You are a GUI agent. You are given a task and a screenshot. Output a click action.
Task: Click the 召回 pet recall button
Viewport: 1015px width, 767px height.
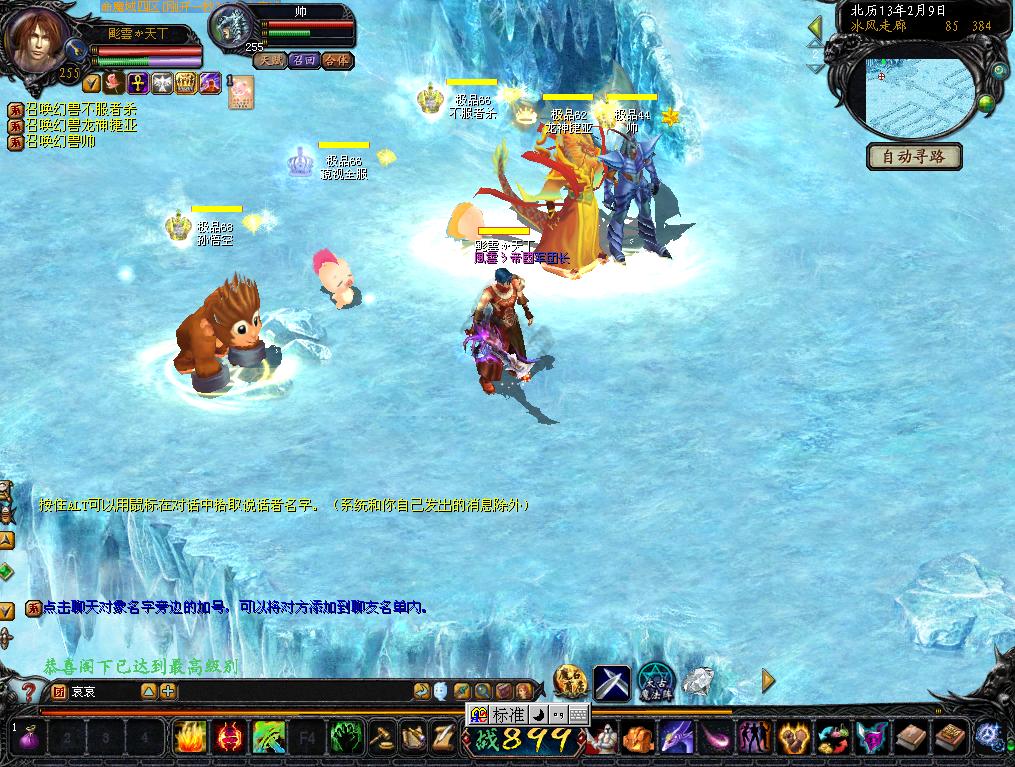tap(304, 60)
